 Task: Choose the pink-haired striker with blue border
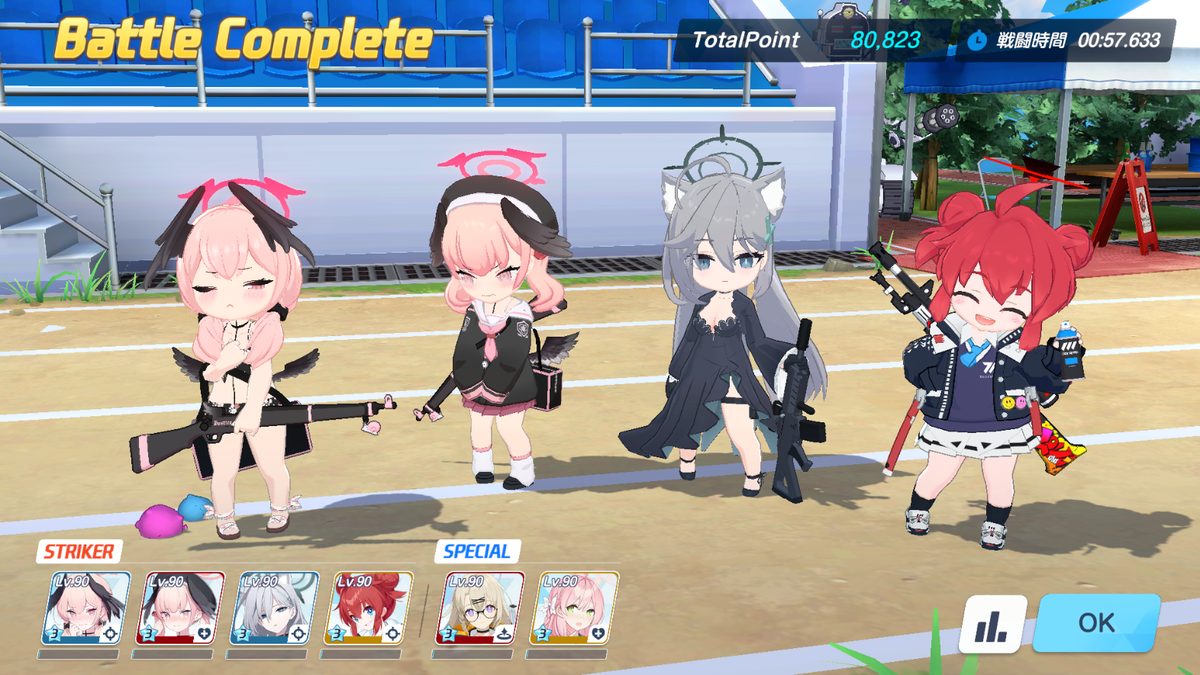[86, 608]
